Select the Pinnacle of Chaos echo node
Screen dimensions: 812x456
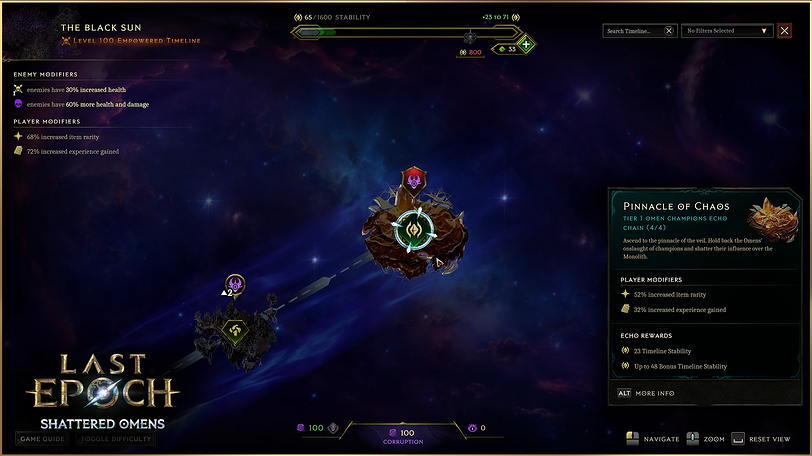414,229
